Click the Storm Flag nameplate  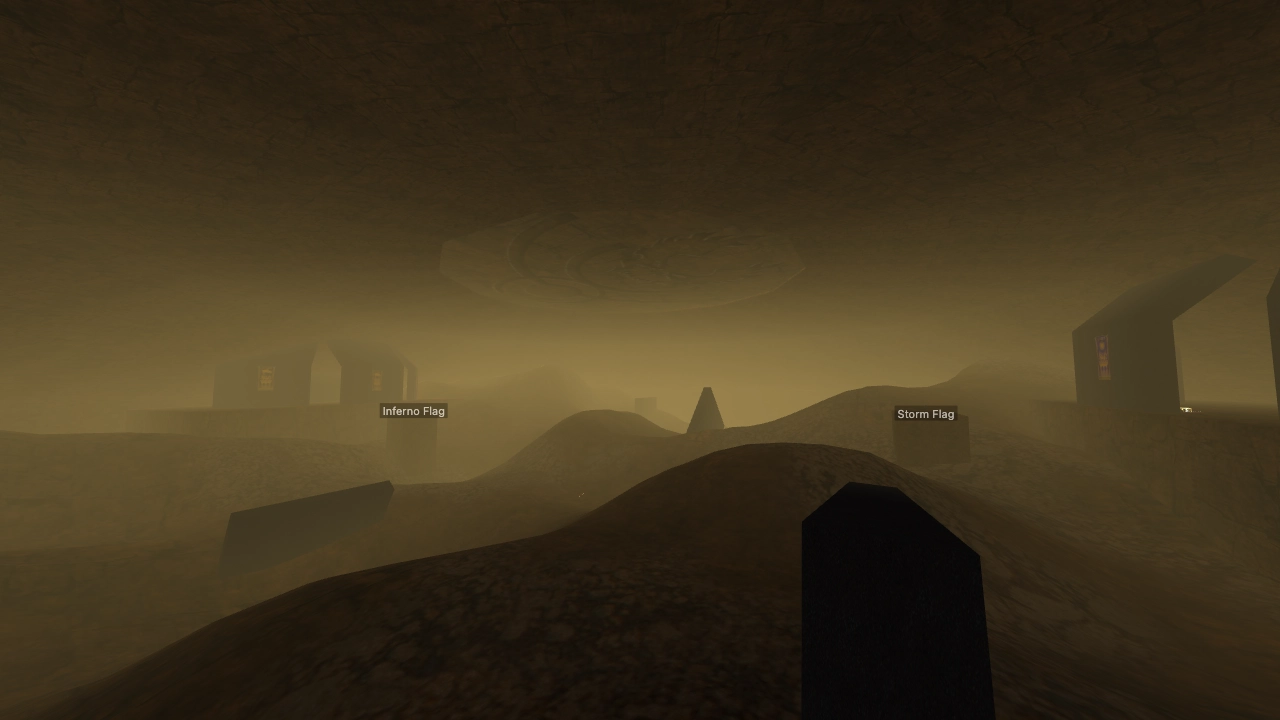925,414
